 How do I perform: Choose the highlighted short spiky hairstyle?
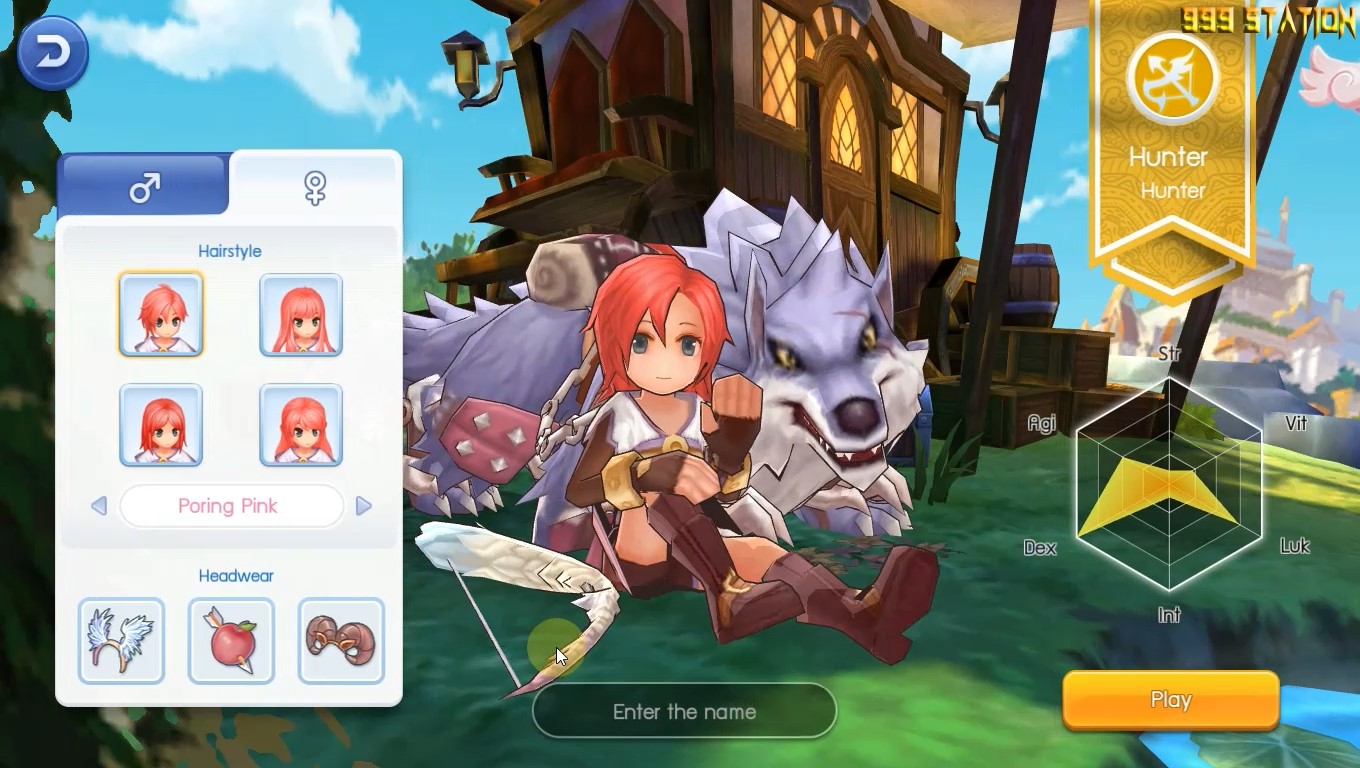point(161,314)
